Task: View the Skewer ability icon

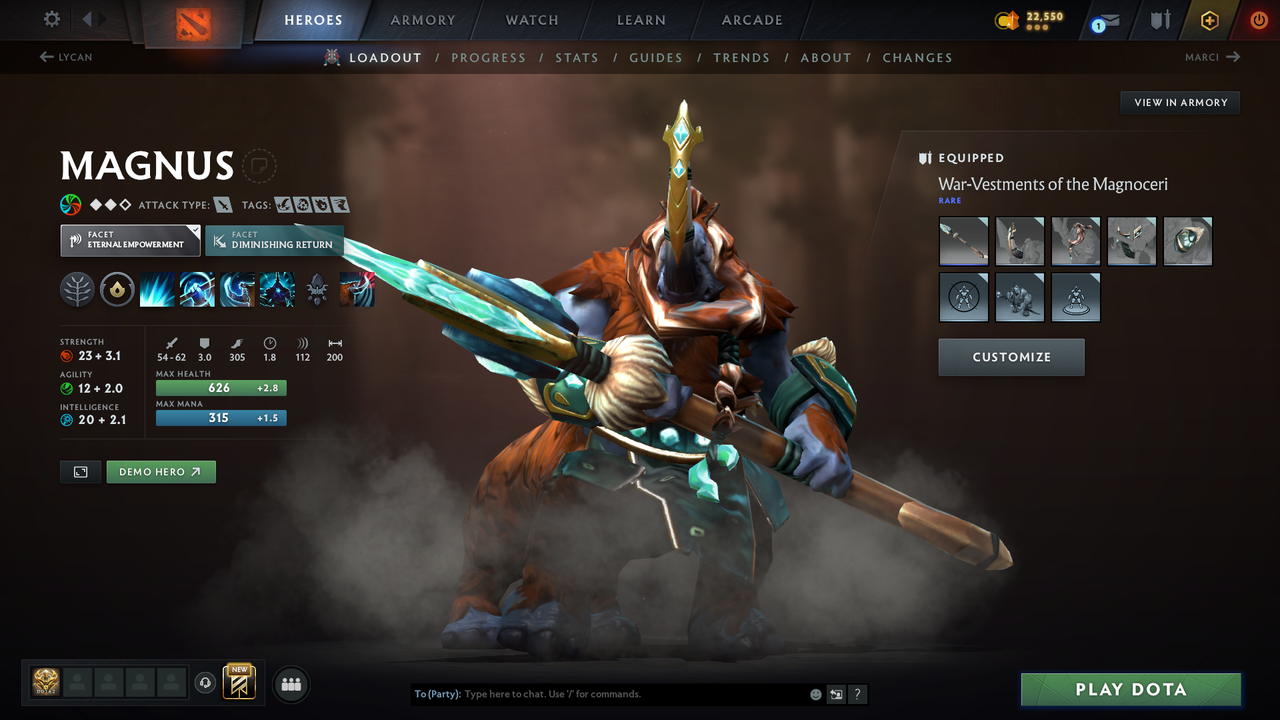Action: point(238,289)
